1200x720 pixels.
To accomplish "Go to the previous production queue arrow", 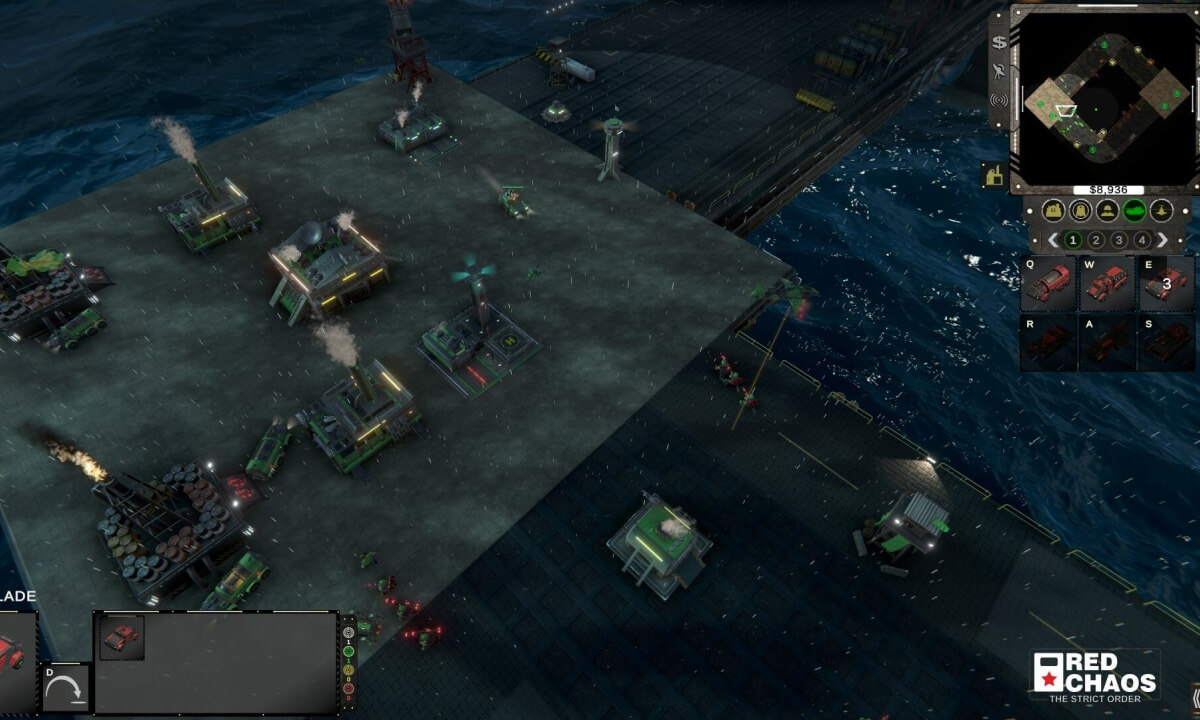I will point(1053,240).
